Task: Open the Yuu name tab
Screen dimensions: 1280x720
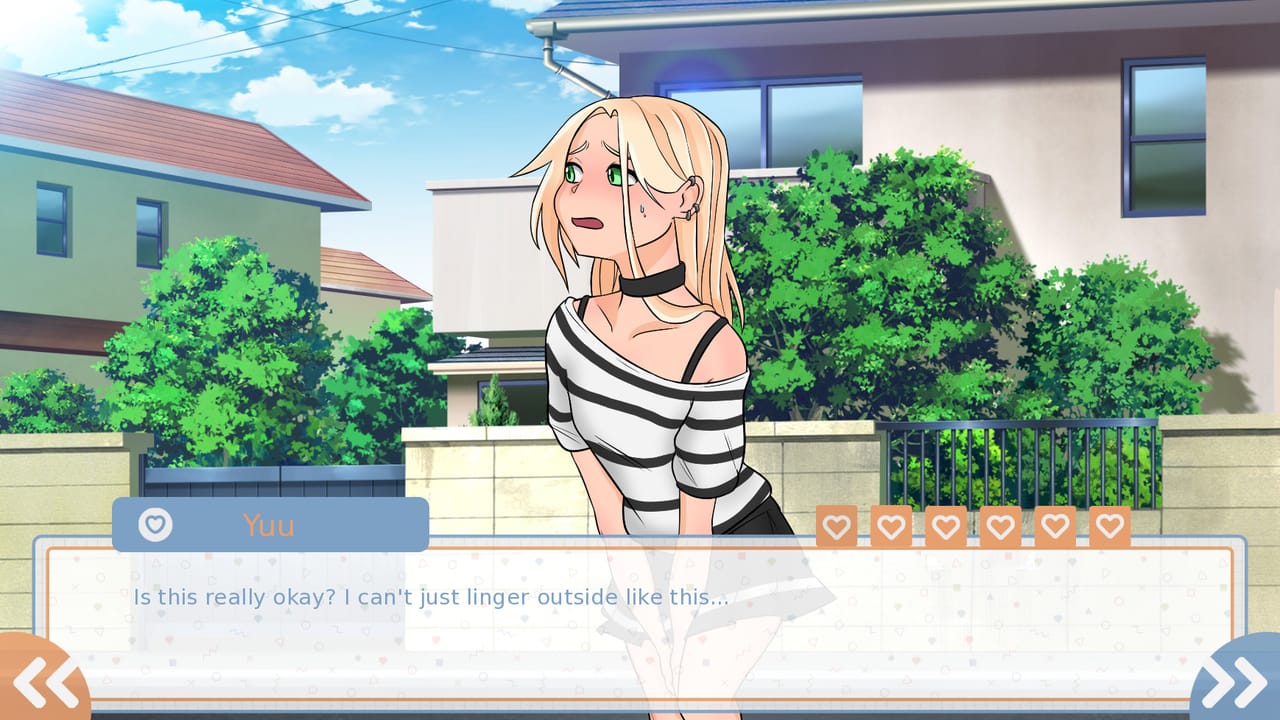Action: coord(270,524)
